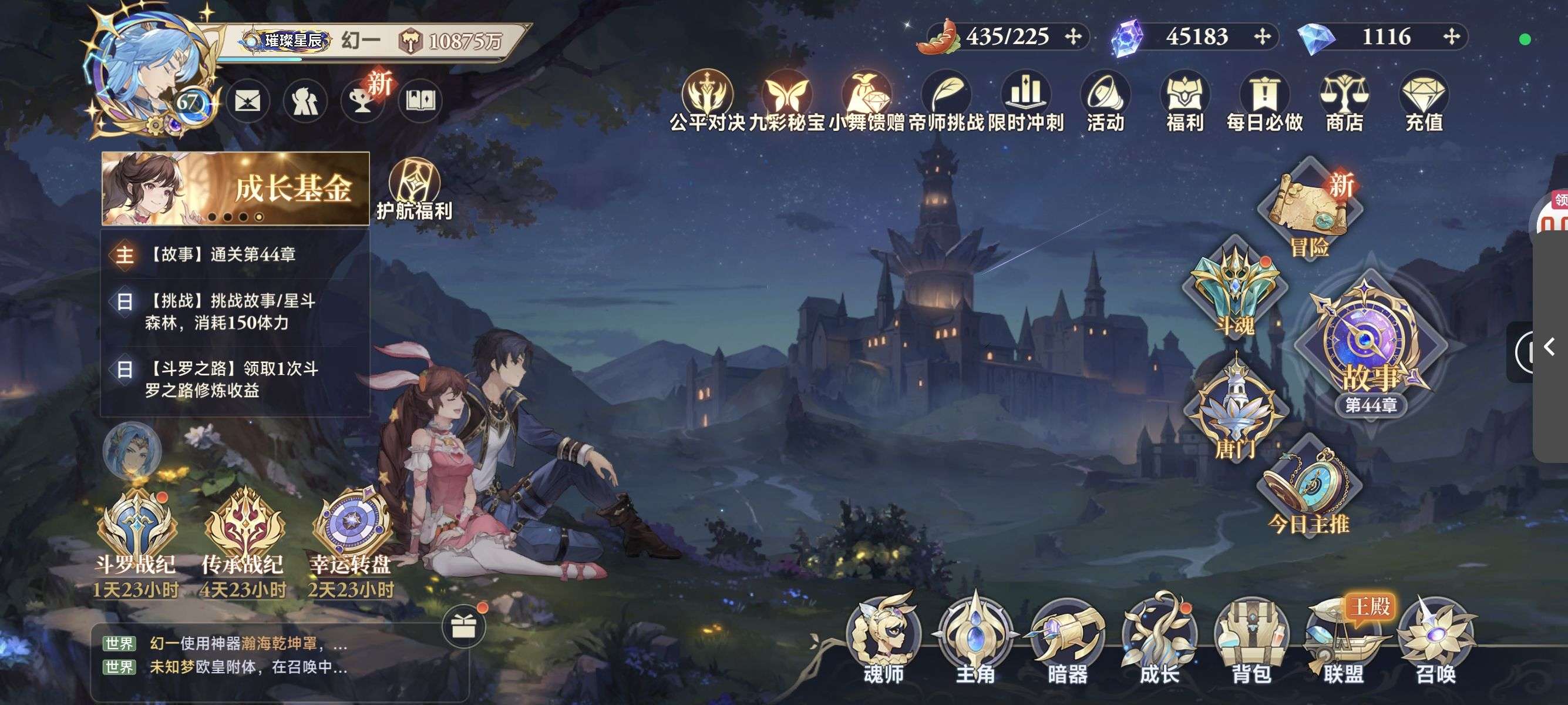
Task: Open the 暗器 menu
Action: click(x=1068, y=639)
